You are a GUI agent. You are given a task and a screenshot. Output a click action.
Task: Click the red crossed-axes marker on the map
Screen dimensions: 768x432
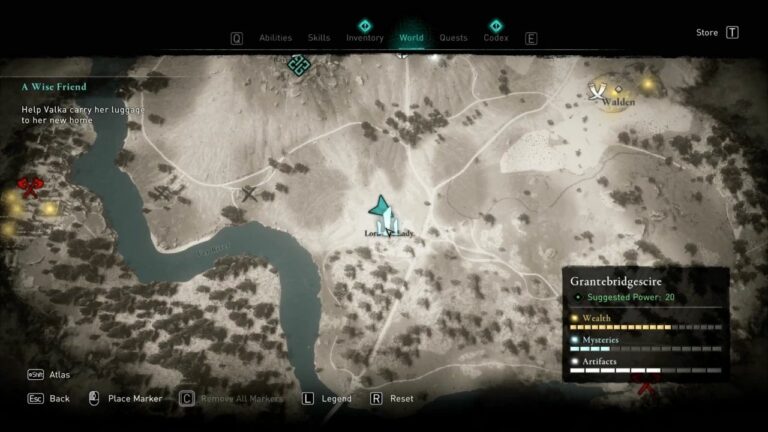click(30, 186)
